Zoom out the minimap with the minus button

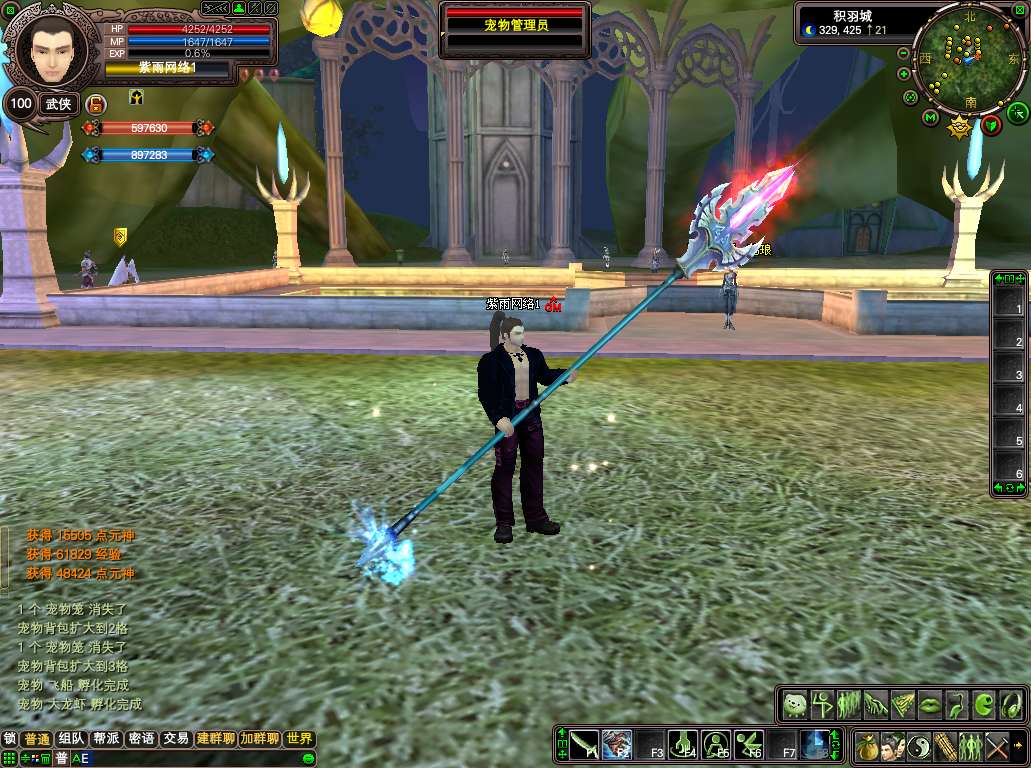pos(903,53)
